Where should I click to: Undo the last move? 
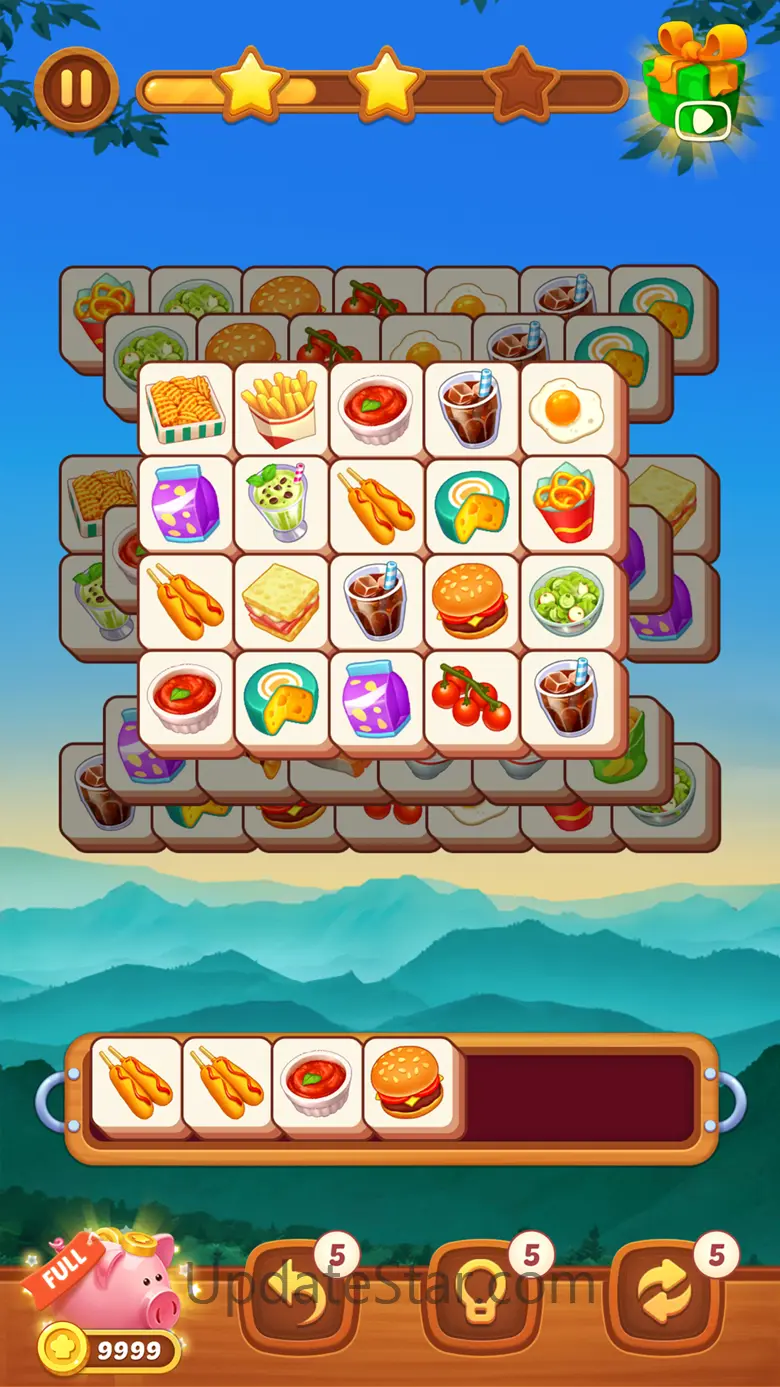coord(298,1294)
